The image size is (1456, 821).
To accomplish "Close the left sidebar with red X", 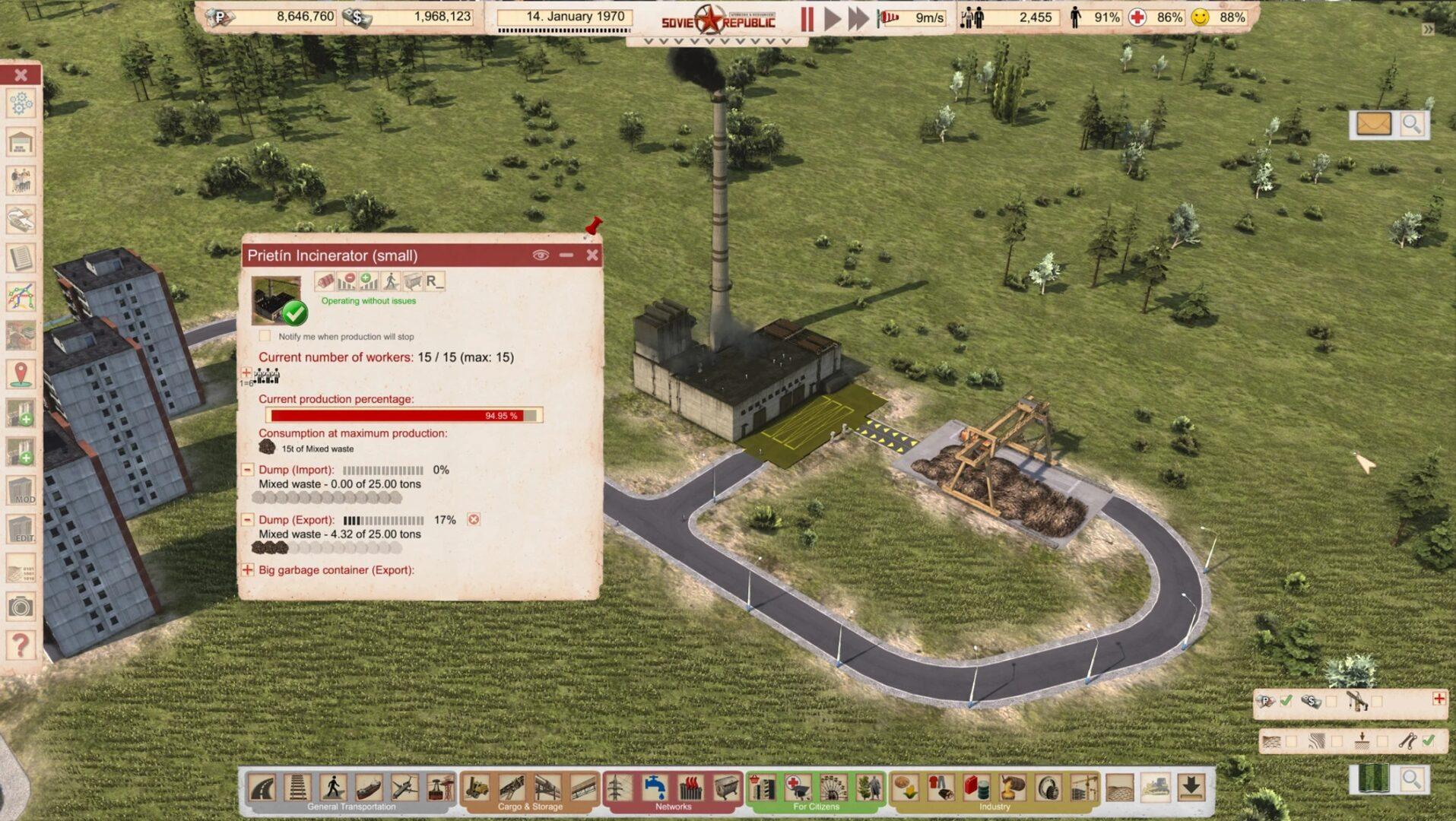I will pyautogui.click(x=21, y=74).
